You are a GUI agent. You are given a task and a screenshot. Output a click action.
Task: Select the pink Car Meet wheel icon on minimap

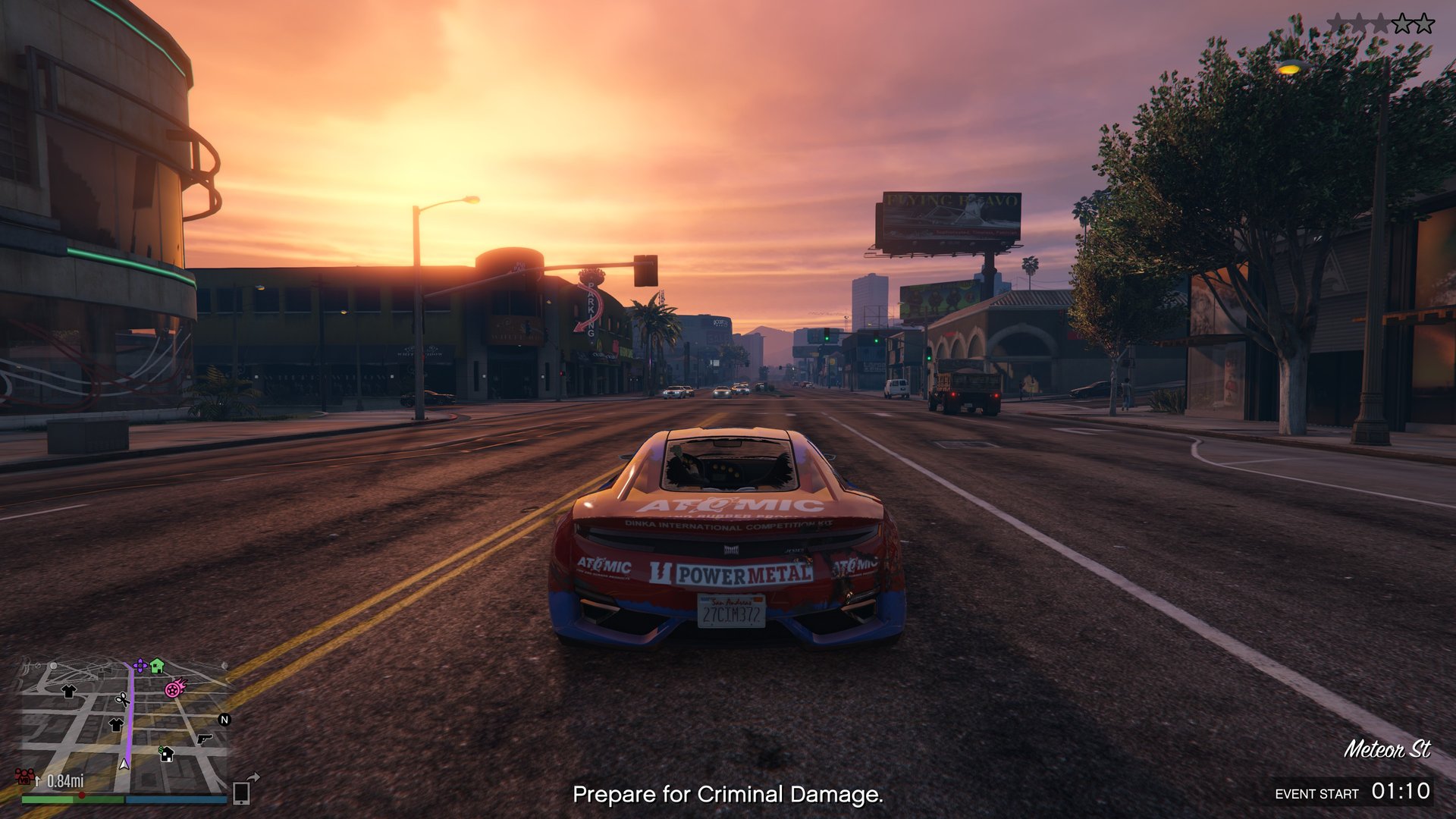[x=173, y=689]
